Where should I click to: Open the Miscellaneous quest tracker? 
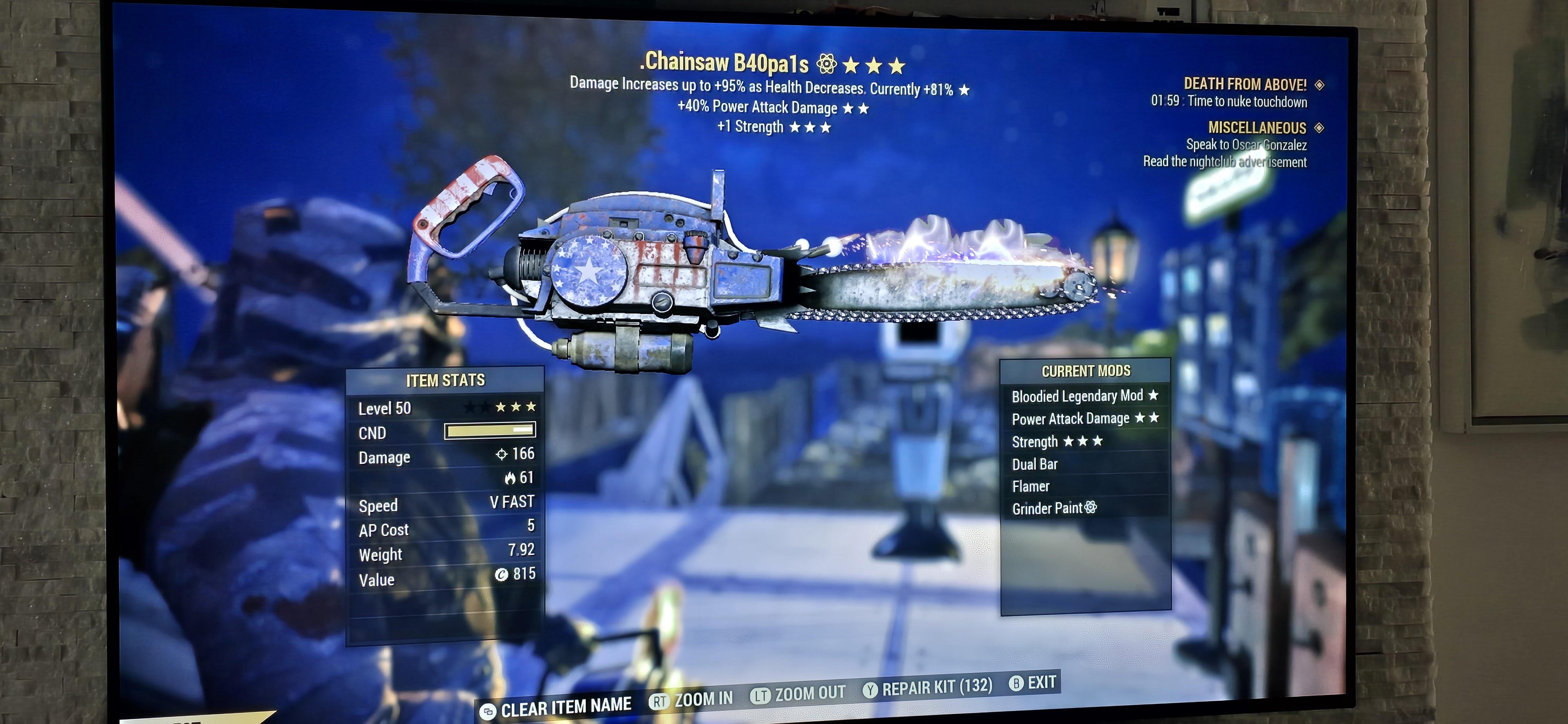pos(1257,128)
